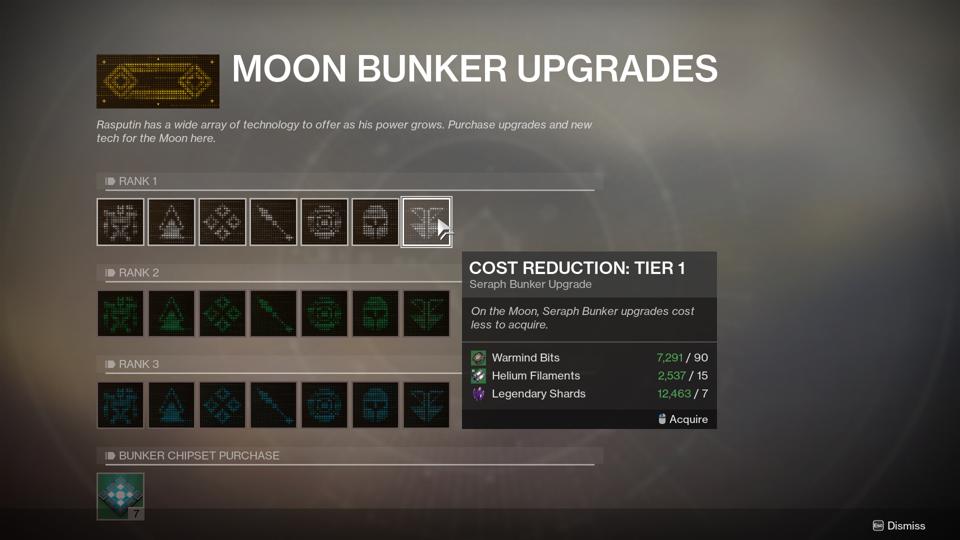Choose the white Rank 1 triangle upgrade

point(171,221)
